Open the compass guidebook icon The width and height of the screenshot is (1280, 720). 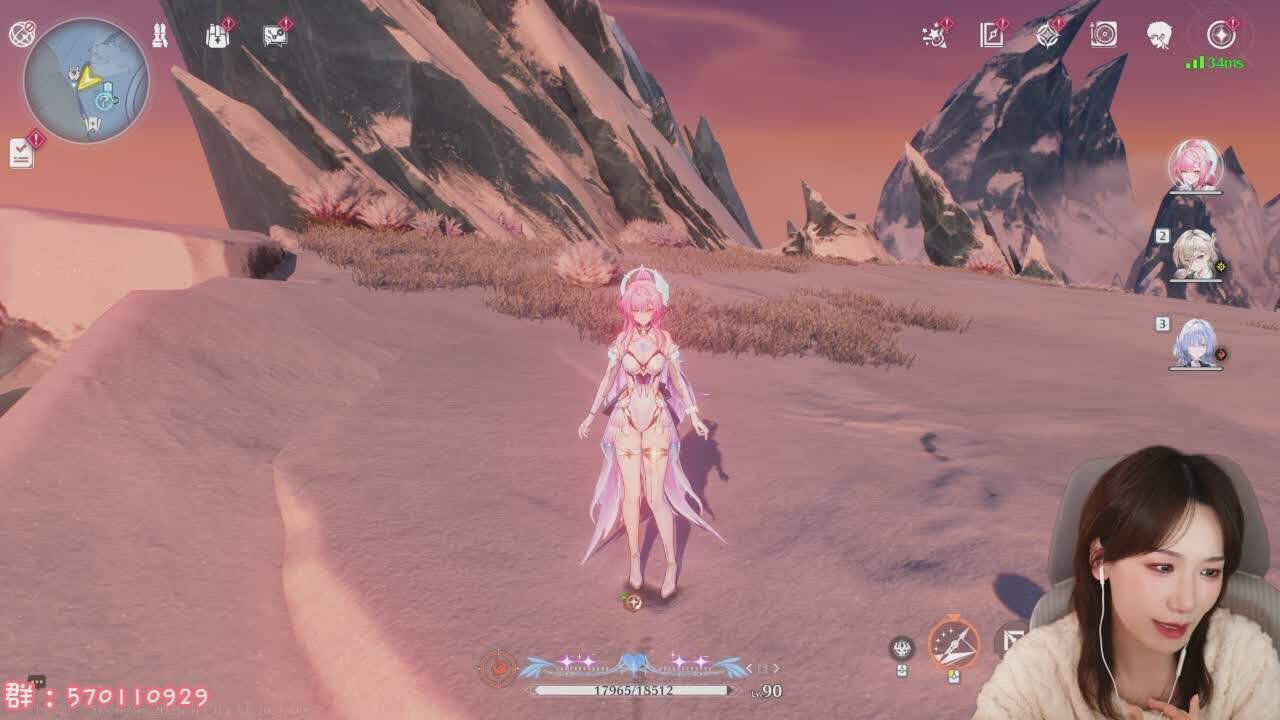[x=991, y=36]
